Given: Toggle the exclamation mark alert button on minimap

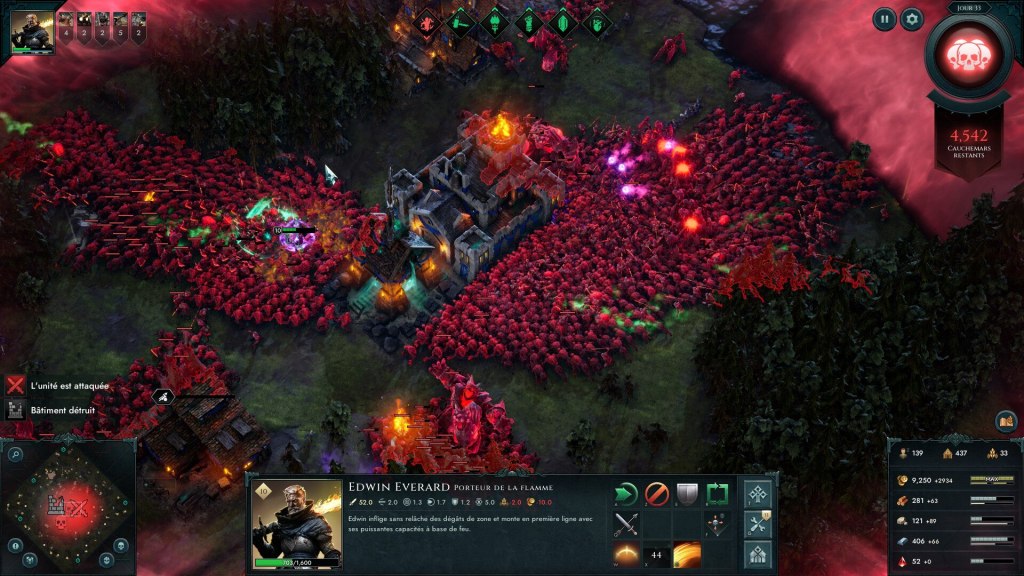Looking at the screenshot, I should point(15,545).
